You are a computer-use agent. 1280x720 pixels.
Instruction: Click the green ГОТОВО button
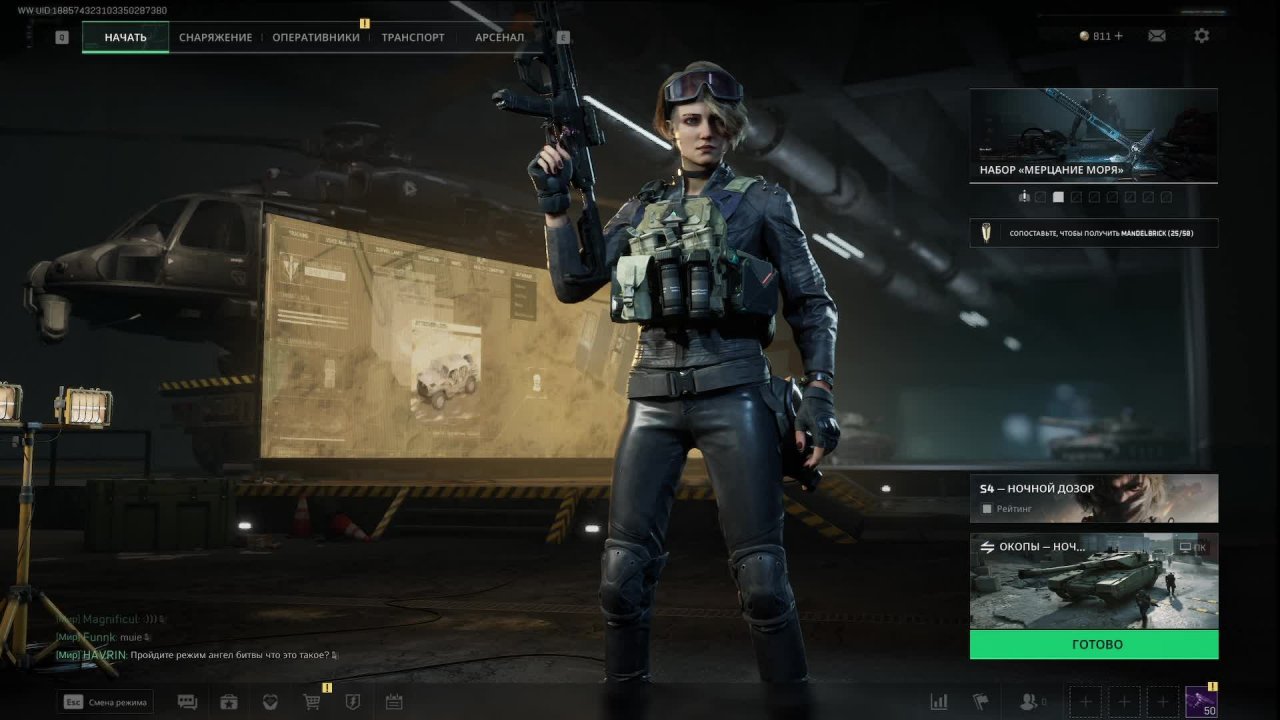click(x=1093, y=645)
